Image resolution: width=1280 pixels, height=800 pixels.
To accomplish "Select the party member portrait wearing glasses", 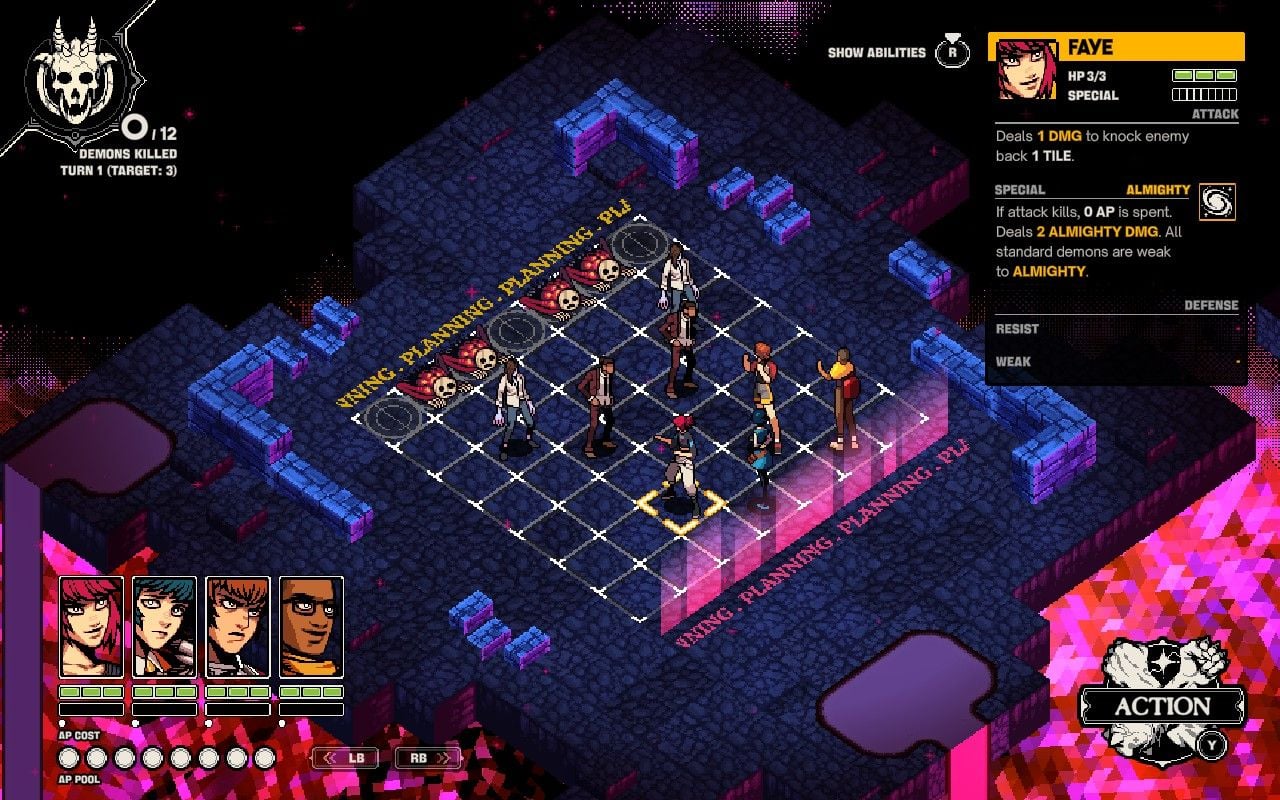I will point(311,626).
